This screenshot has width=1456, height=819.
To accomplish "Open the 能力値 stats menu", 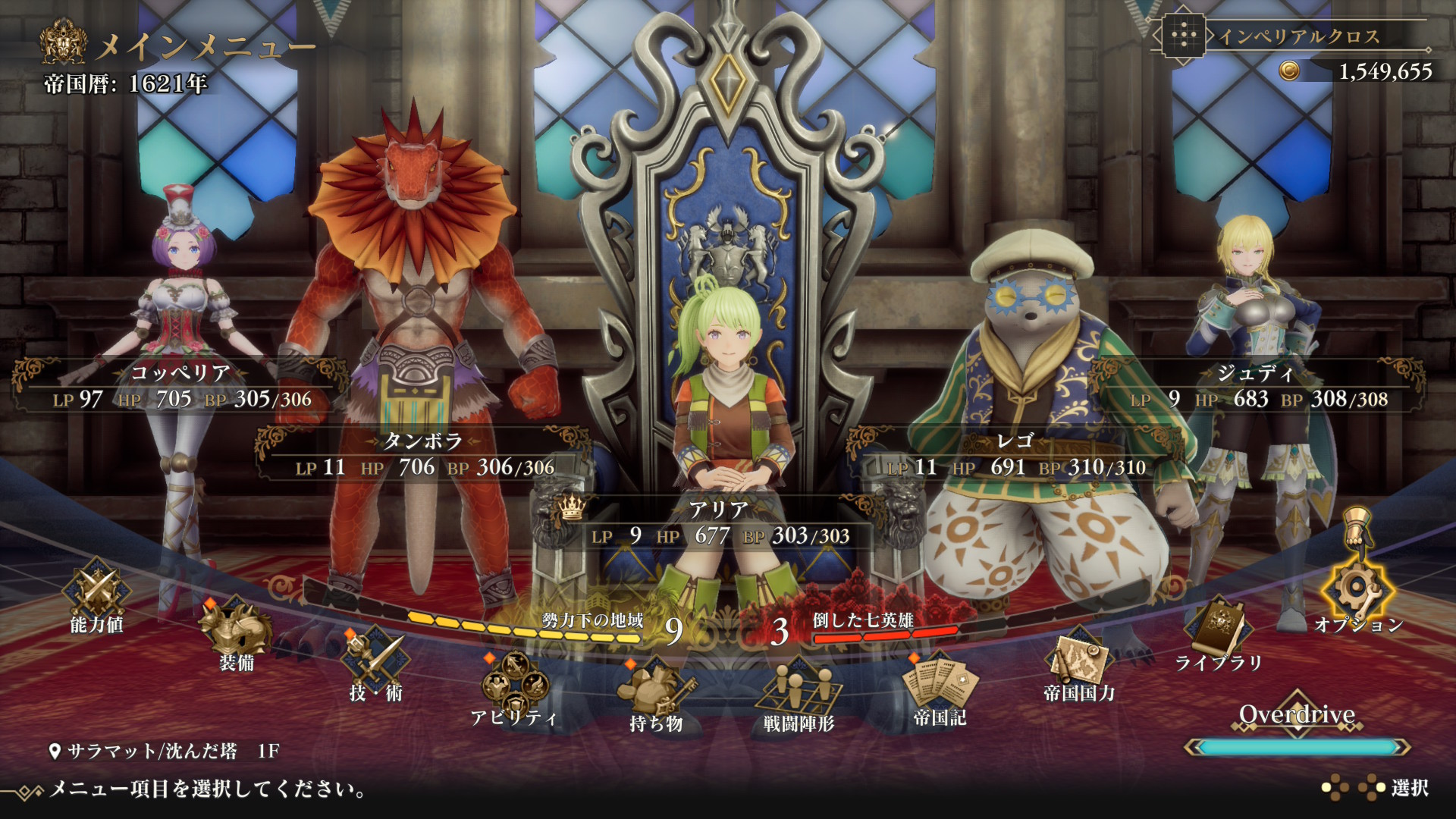I will [x=97, y=596].
